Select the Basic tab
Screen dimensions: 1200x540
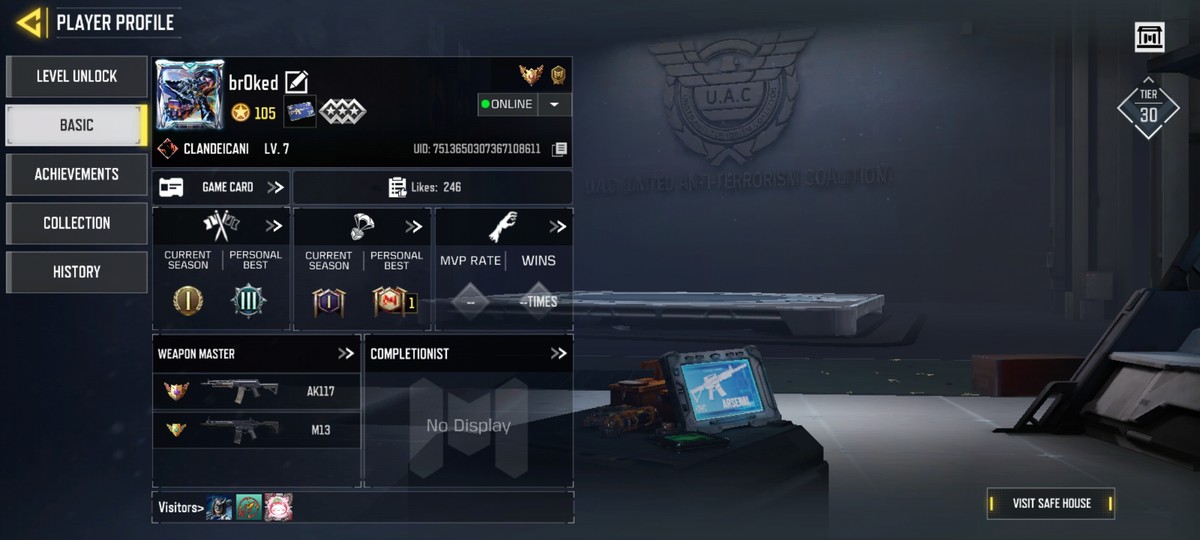(x=77, y=125)
